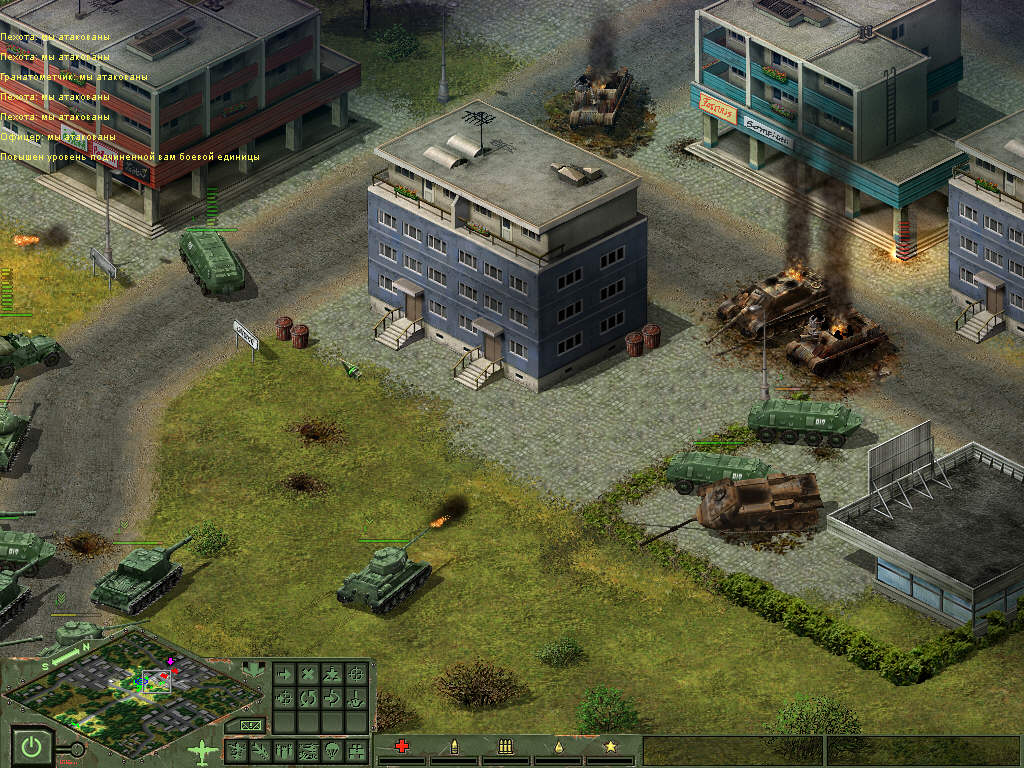Select the down-arrow unload command
The image size is (1024, 768).
pyautogui.click(x=356, y=697)
